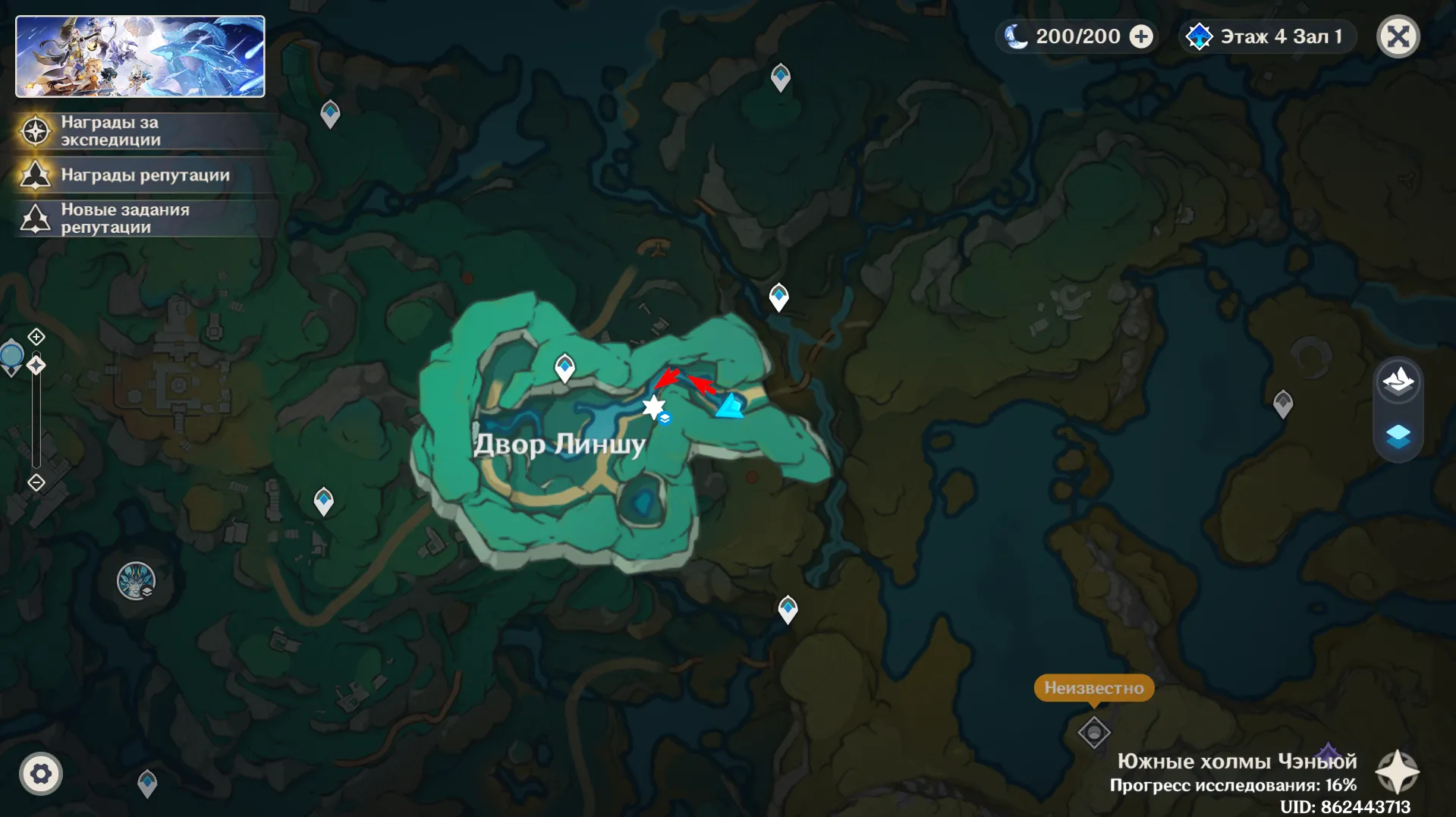Open map settings gear

tap(41, 774)
